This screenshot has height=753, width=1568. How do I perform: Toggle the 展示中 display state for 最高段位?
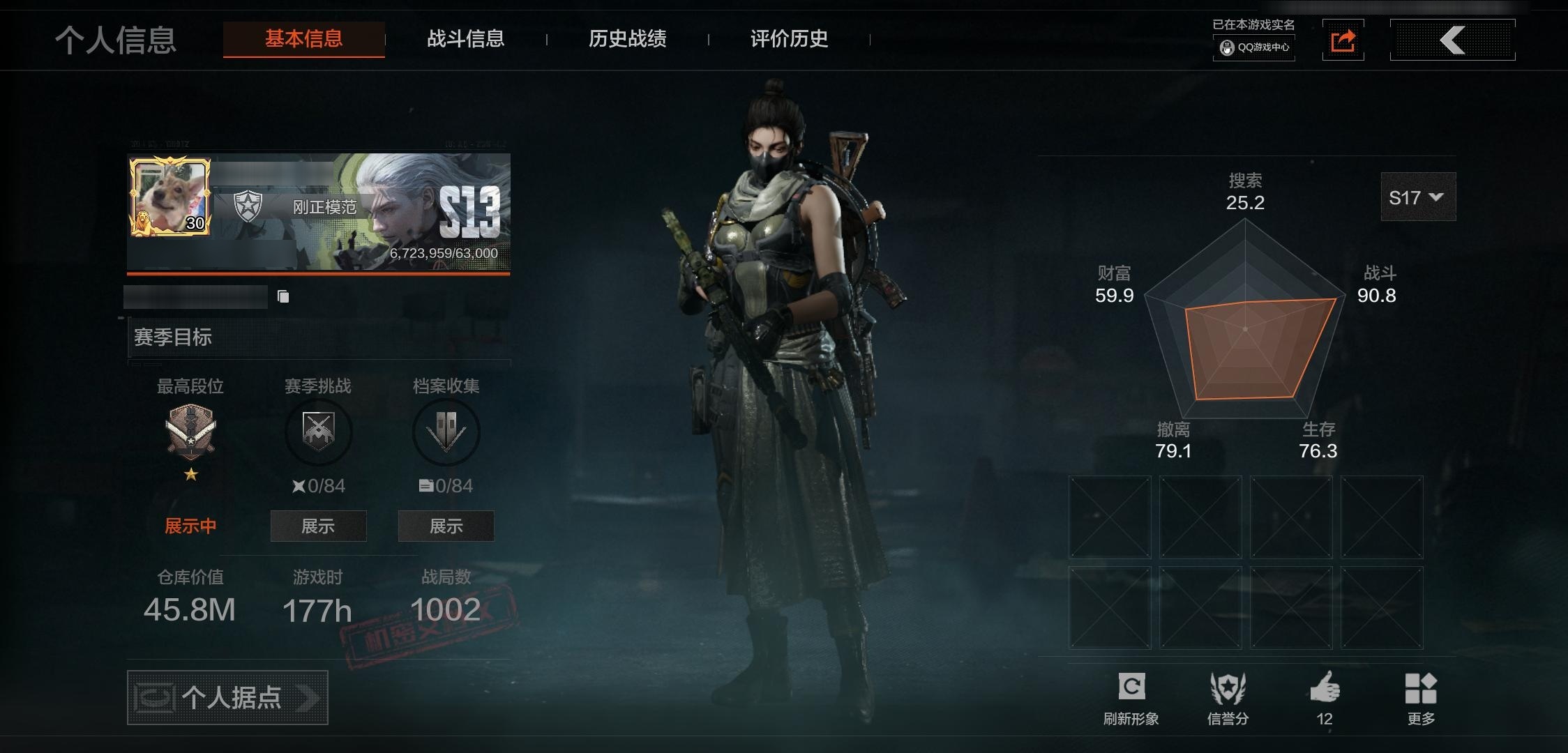pyautogui.click(x=190, y=526)
